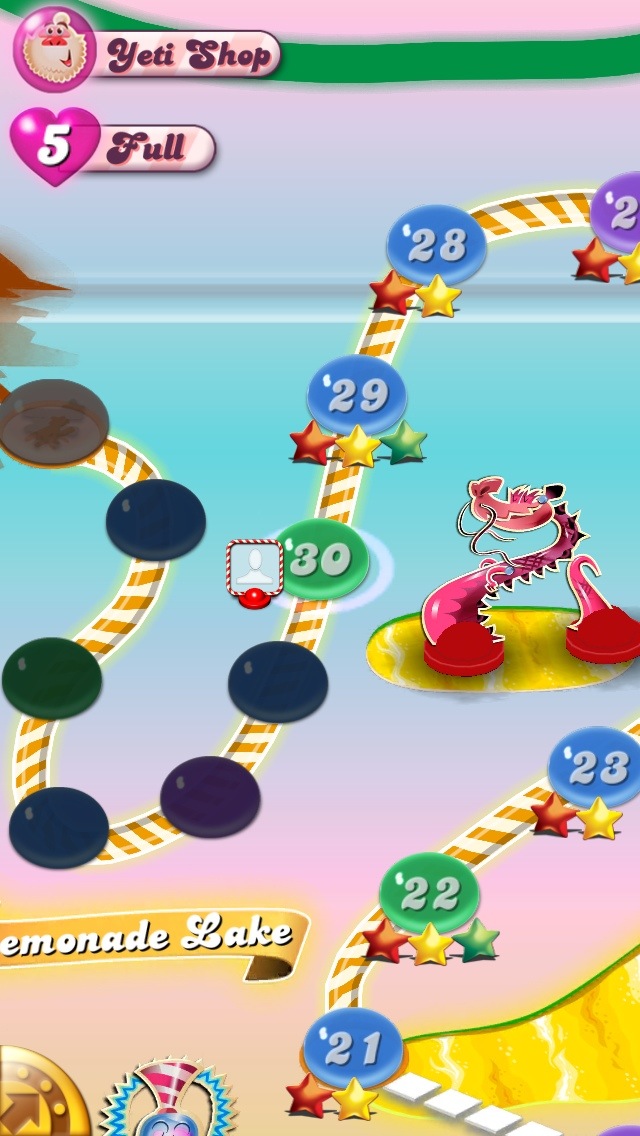Open level 23
Viewport: 640px width, 1136px height.
click(x=597, y=767)
